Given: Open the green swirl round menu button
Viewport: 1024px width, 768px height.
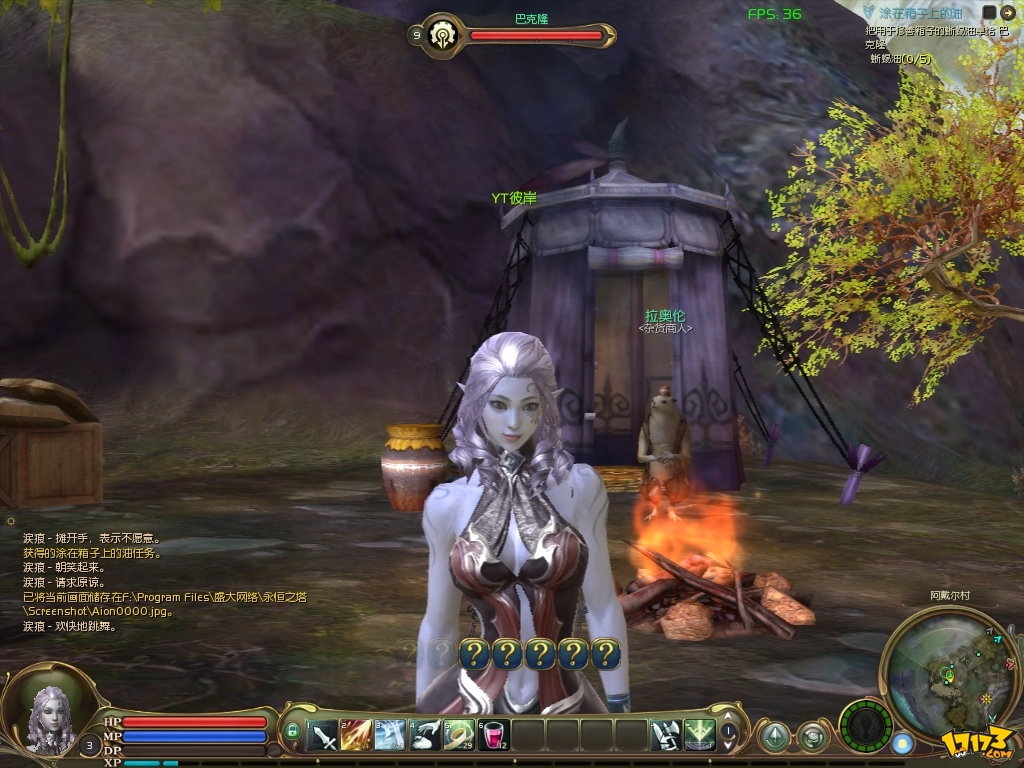Looking at the screenshot, I should [x=813, y=737].
